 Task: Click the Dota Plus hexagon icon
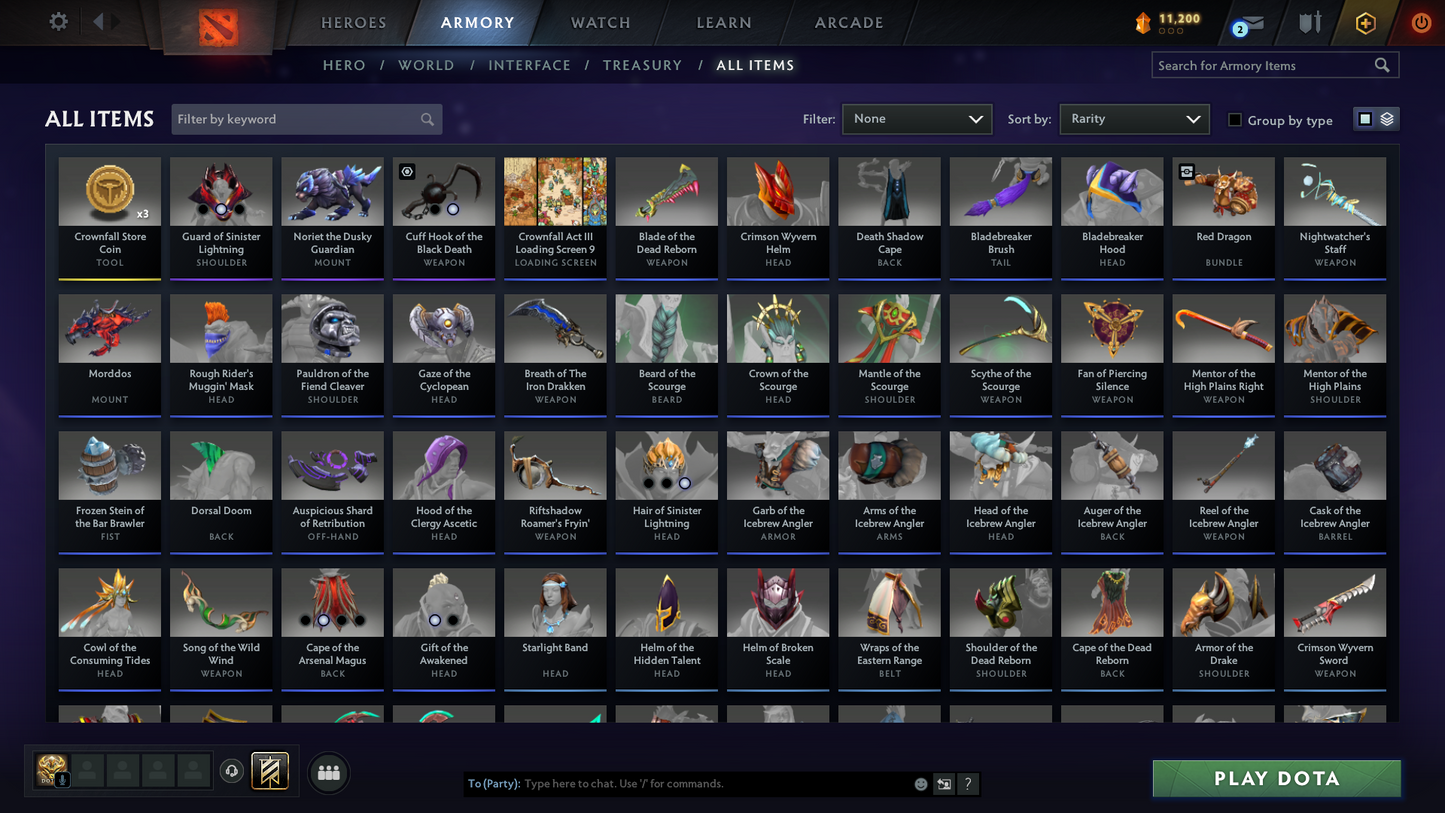[x=1366, y=23]
